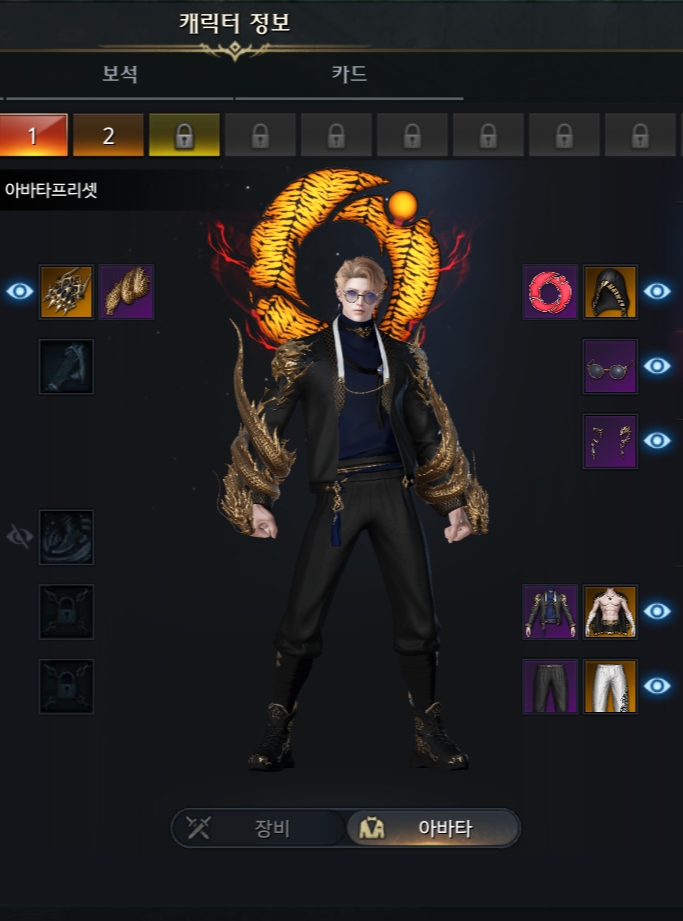Select the white pants avatar slot

(x=610, y=686)
